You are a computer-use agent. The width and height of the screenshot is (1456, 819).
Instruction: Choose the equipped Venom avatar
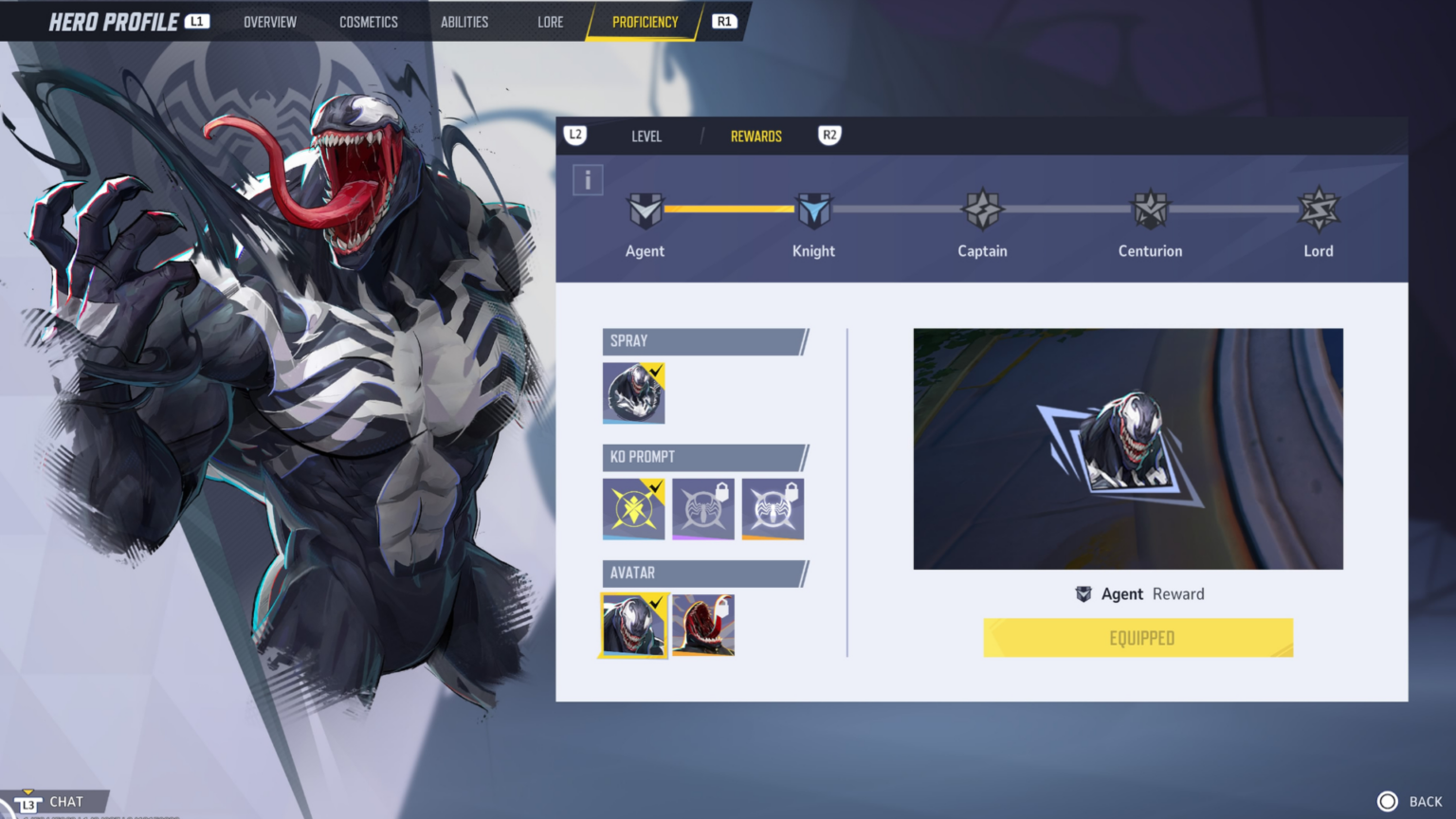[x=634, y=625]
